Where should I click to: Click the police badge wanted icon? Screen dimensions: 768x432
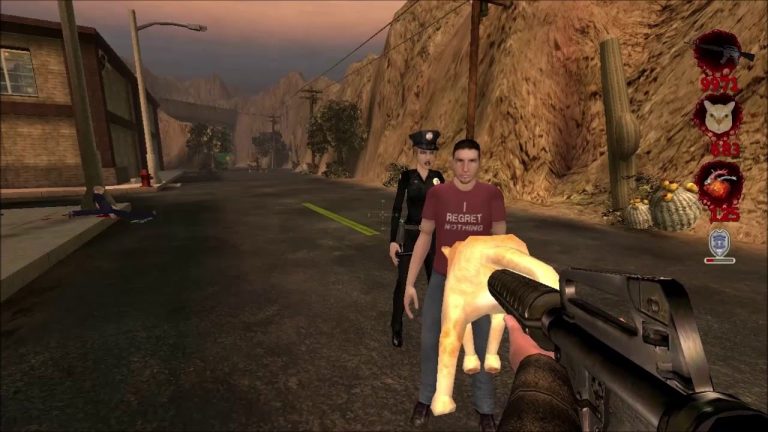pyautogui.click(x=719, y=241)
